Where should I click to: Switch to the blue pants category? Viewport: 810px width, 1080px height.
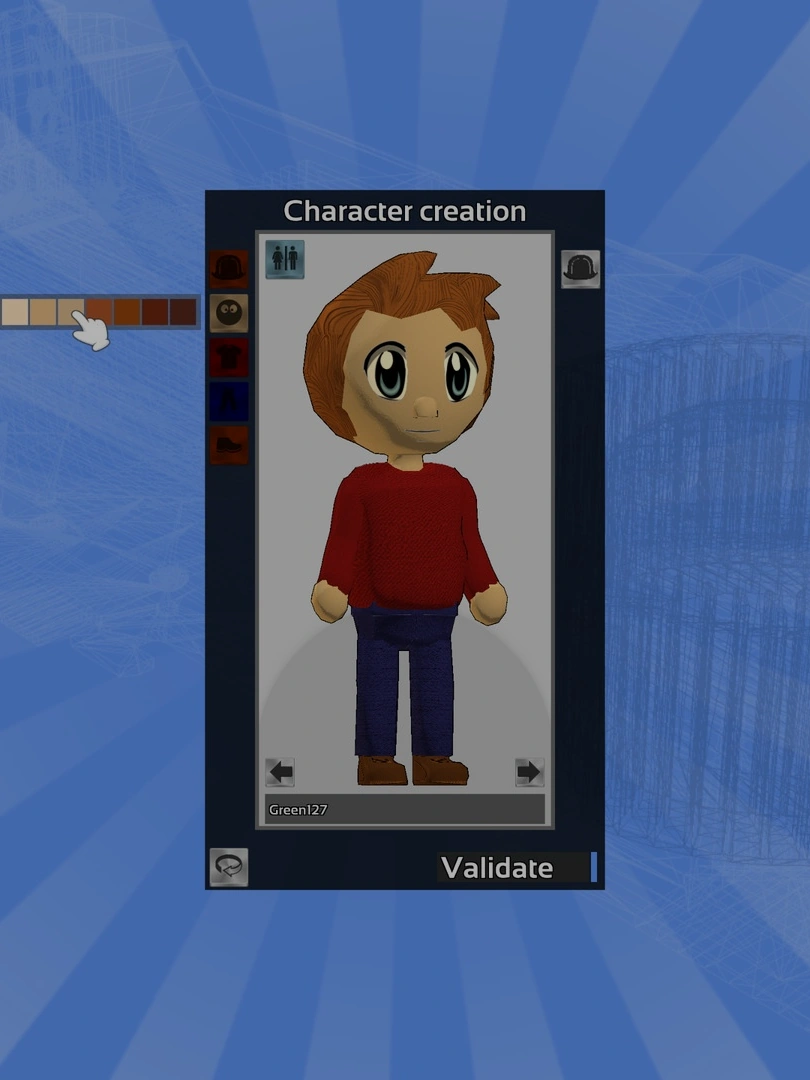point(229,401)
